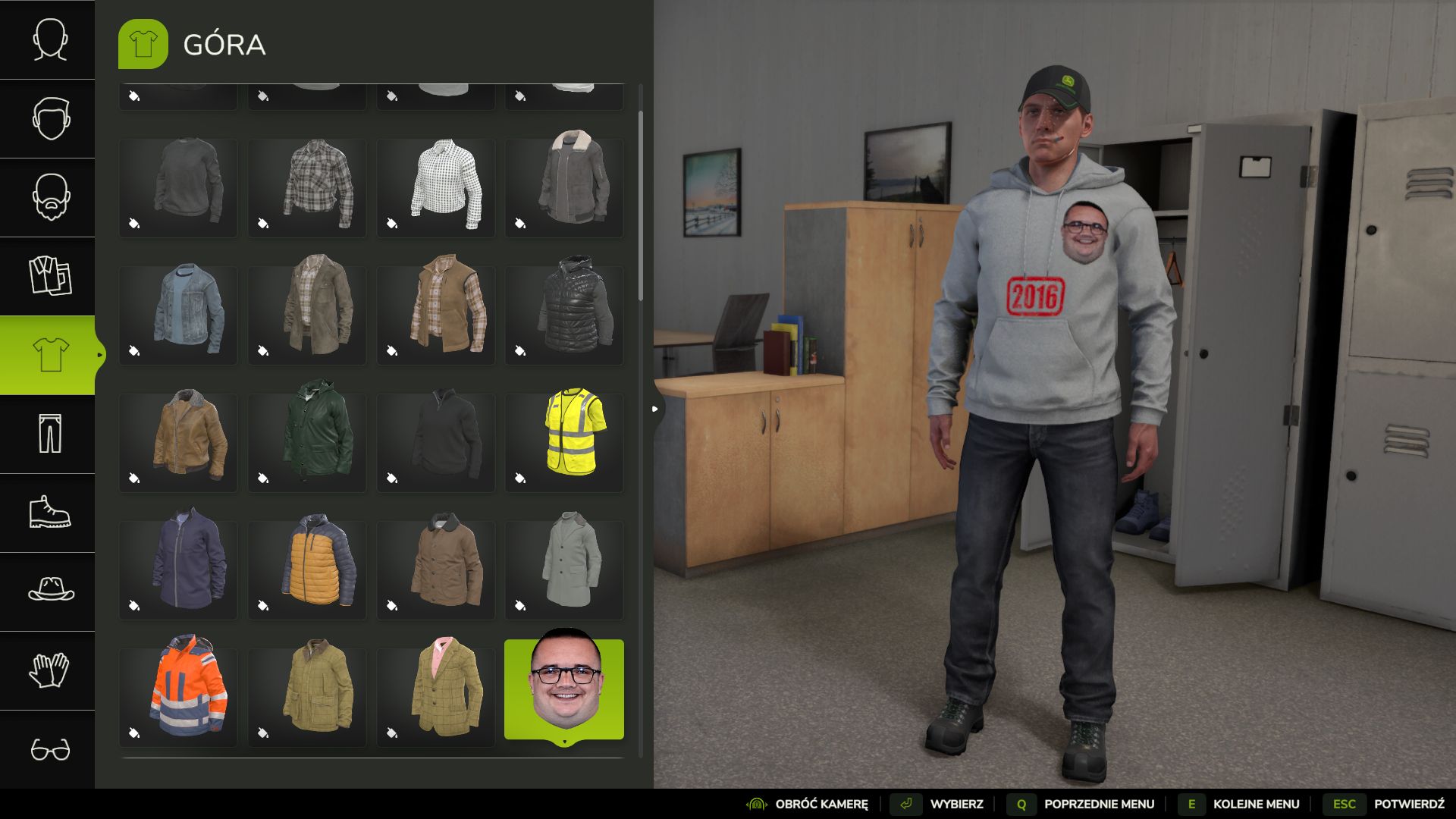Click the camera rotate icon near OBRÓĆ KAMERĘ
This screenshot has height=819, width=1456.
tap(756, 804)
